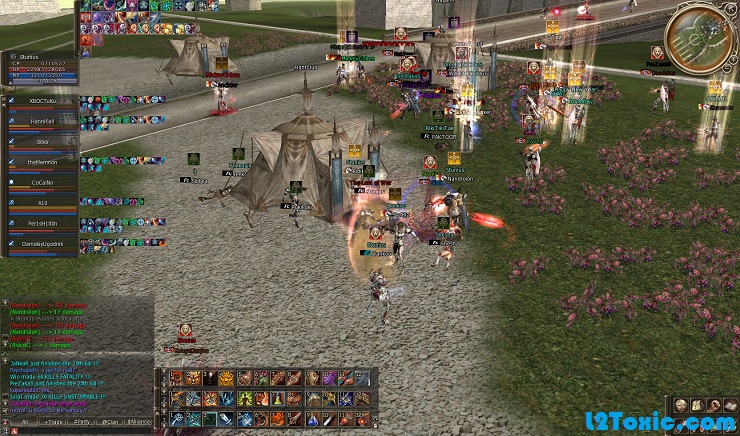Viewport: 740px width, 436px height.
Task: Switch to the #Party chat tab
Action: tap(82, 423)
